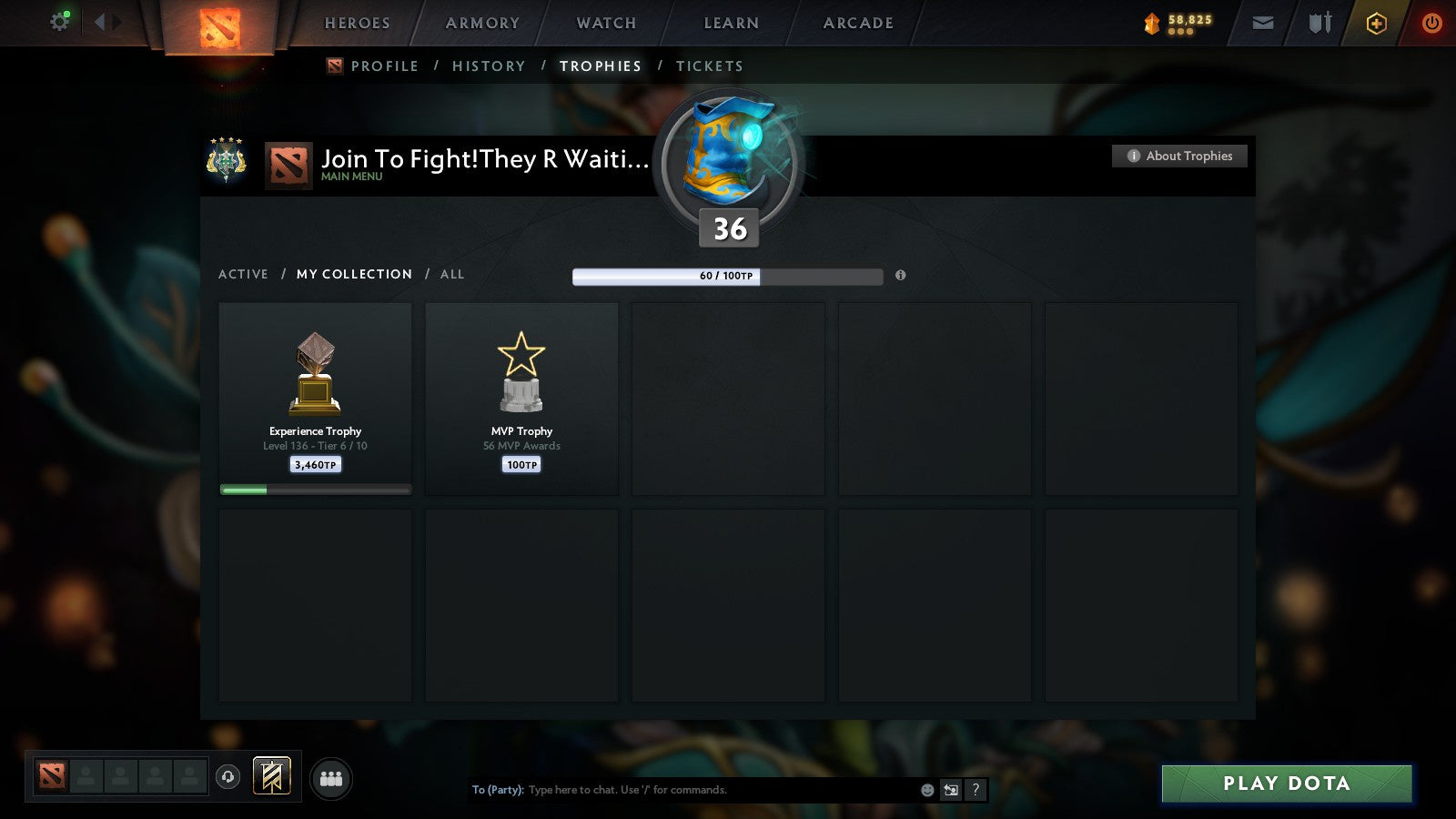Screen dimensions: 1456x819
Task: Click the battle pass emblem in the party bar
Action: point(270,774)
